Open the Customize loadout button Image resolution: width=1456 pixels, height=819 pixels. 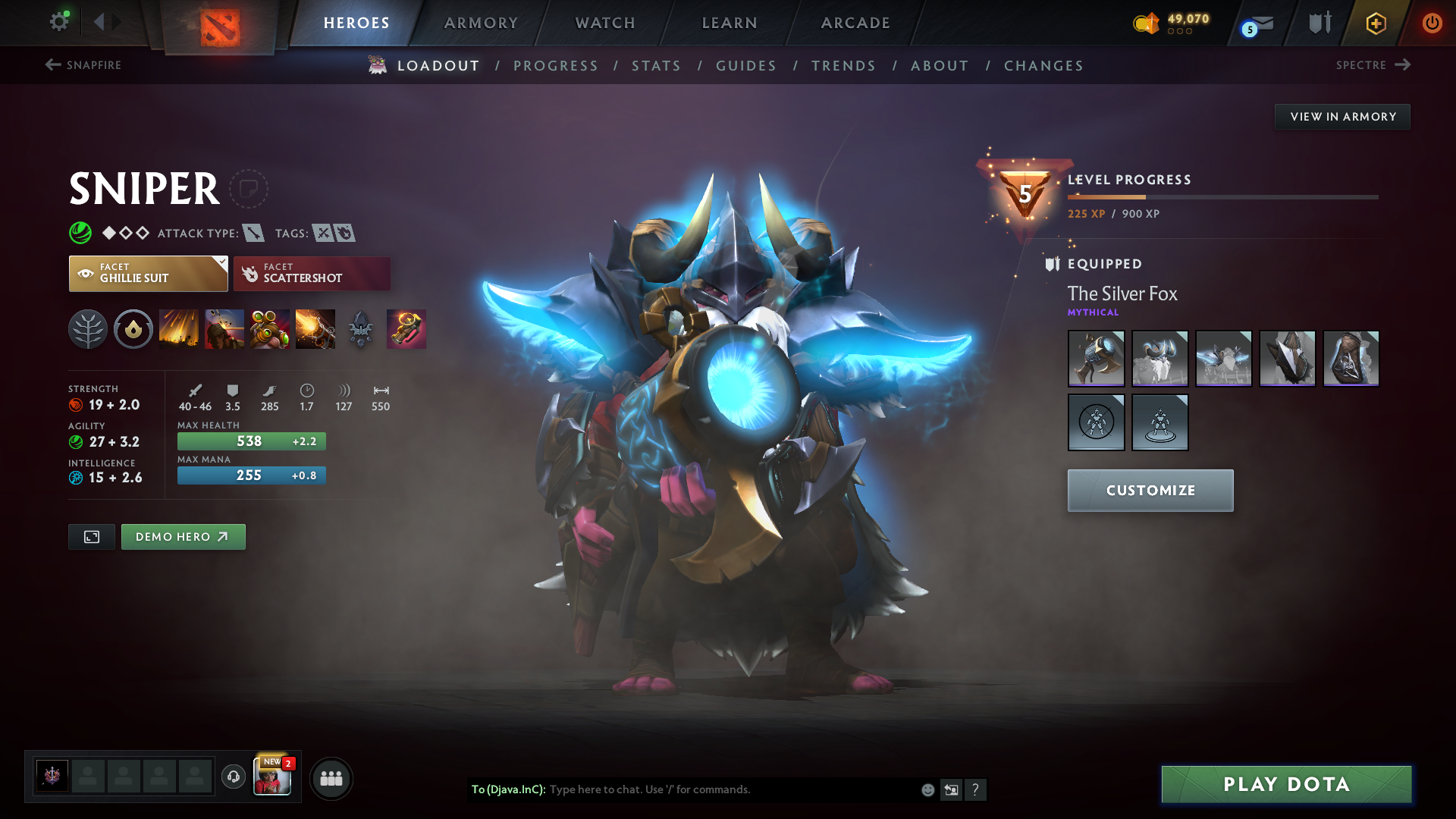click(1150, 491)
